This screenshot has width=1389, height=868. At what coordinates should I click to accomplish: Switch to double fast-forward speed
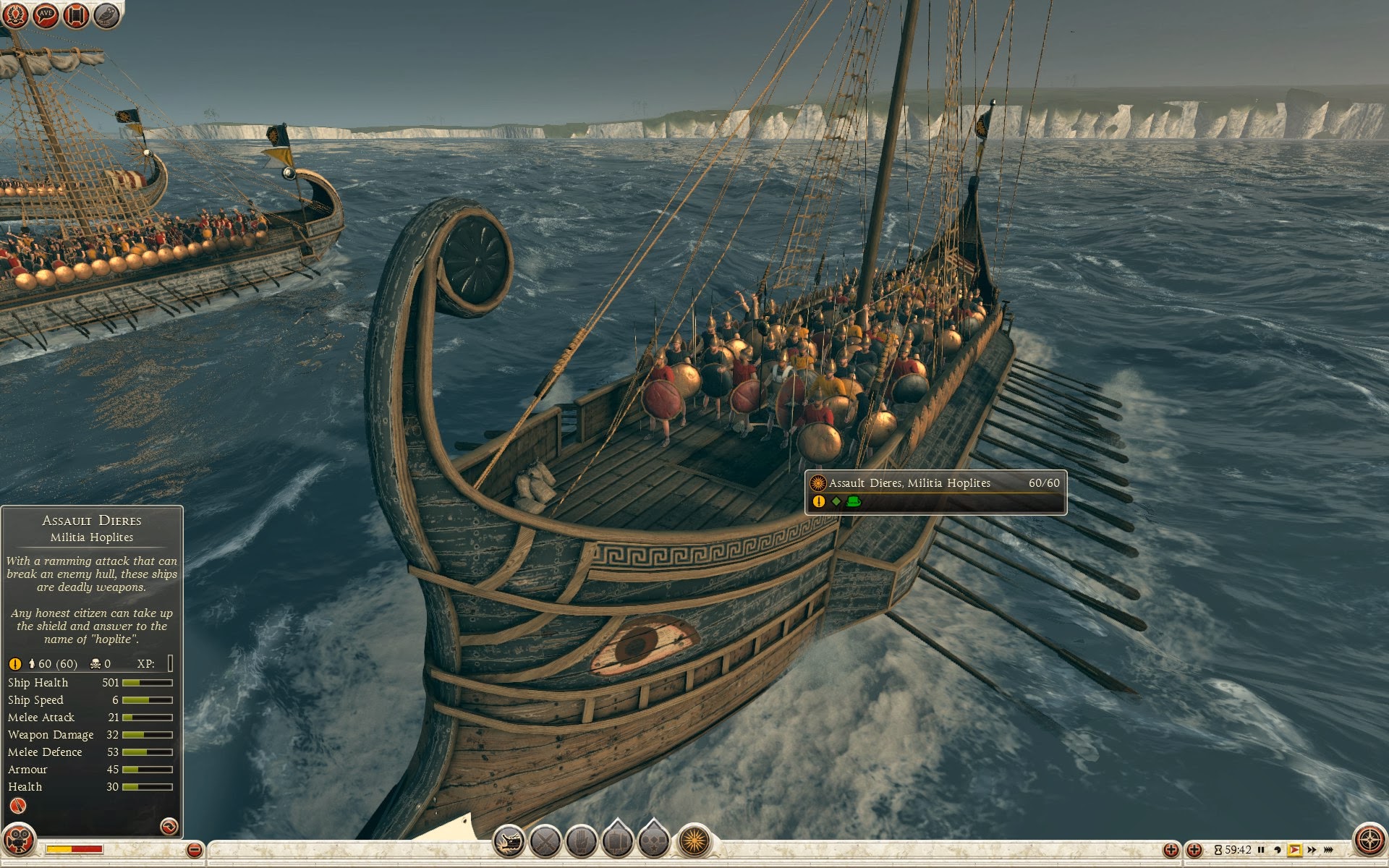click(1311, 850)
